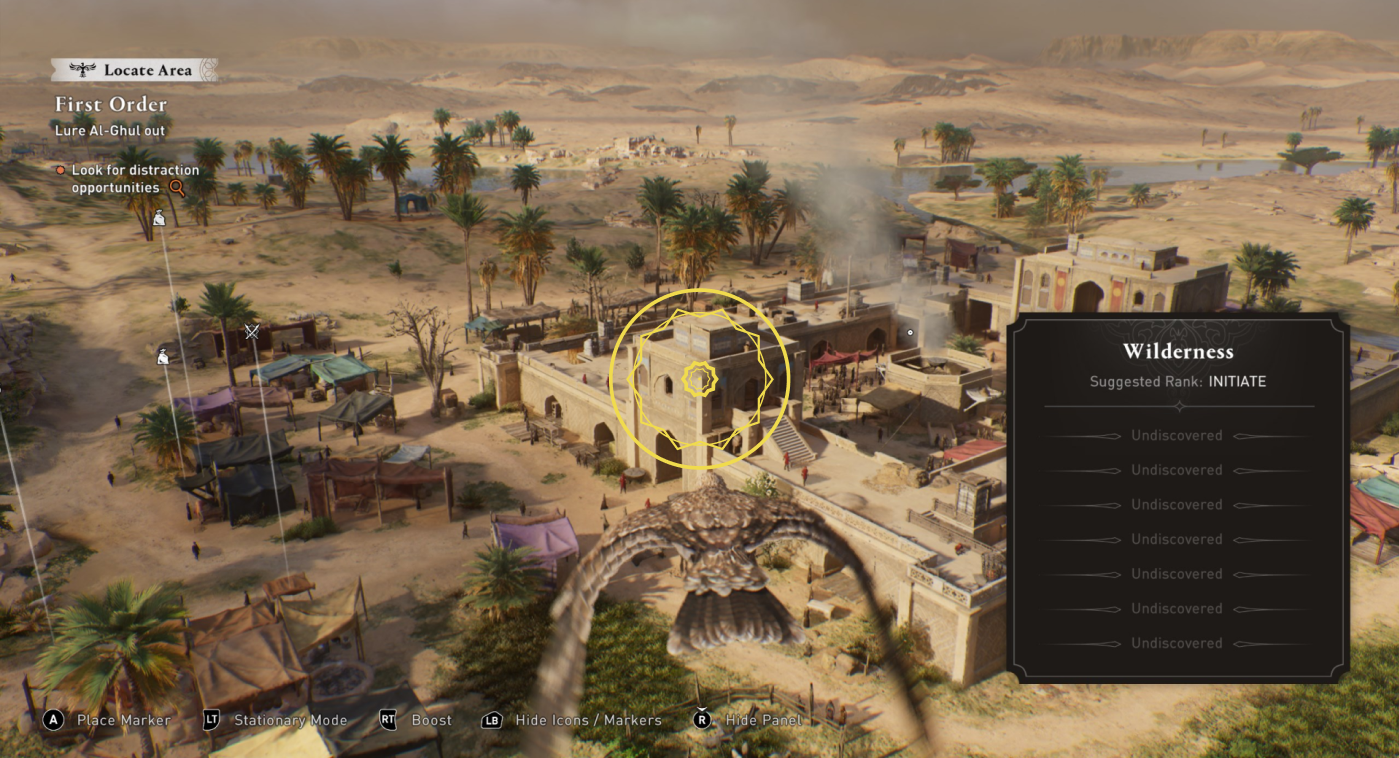Click the yellow eagle targeting reticle center
1399x758 pixels.
(699, 379)
